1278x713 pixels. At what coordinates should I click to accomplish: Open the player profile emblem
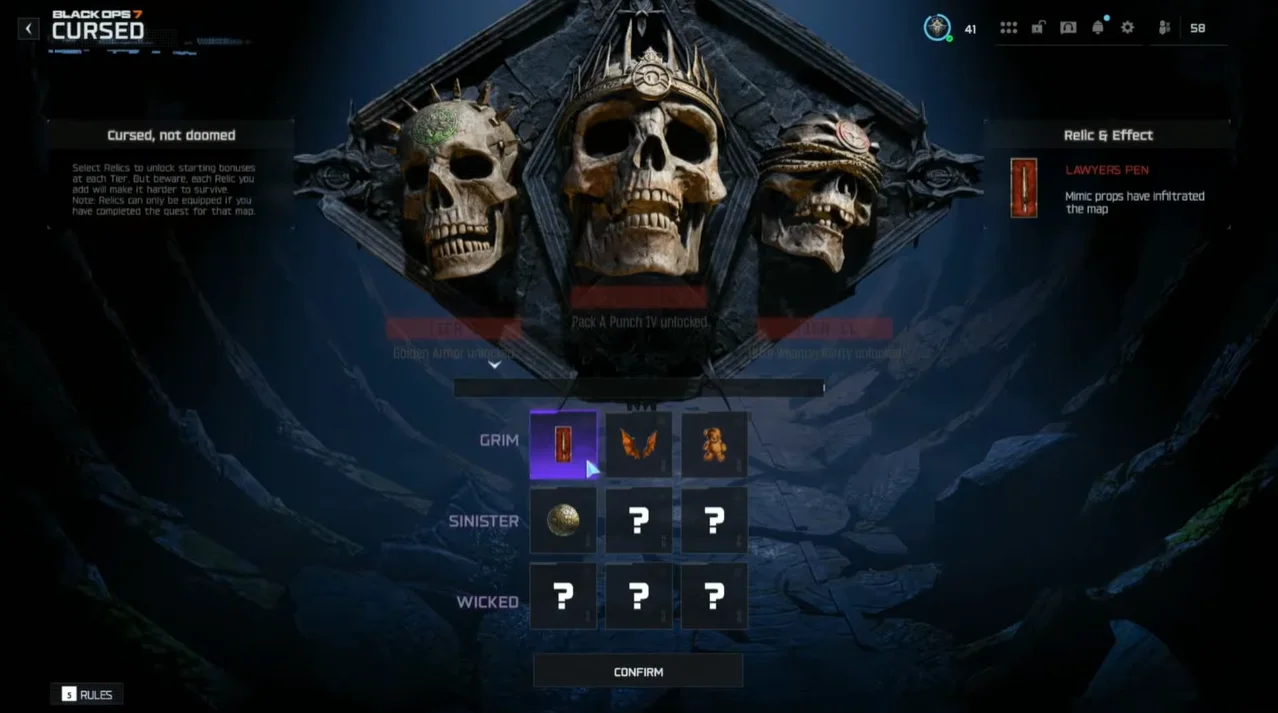pyautogui.click(x=937, y=28)
